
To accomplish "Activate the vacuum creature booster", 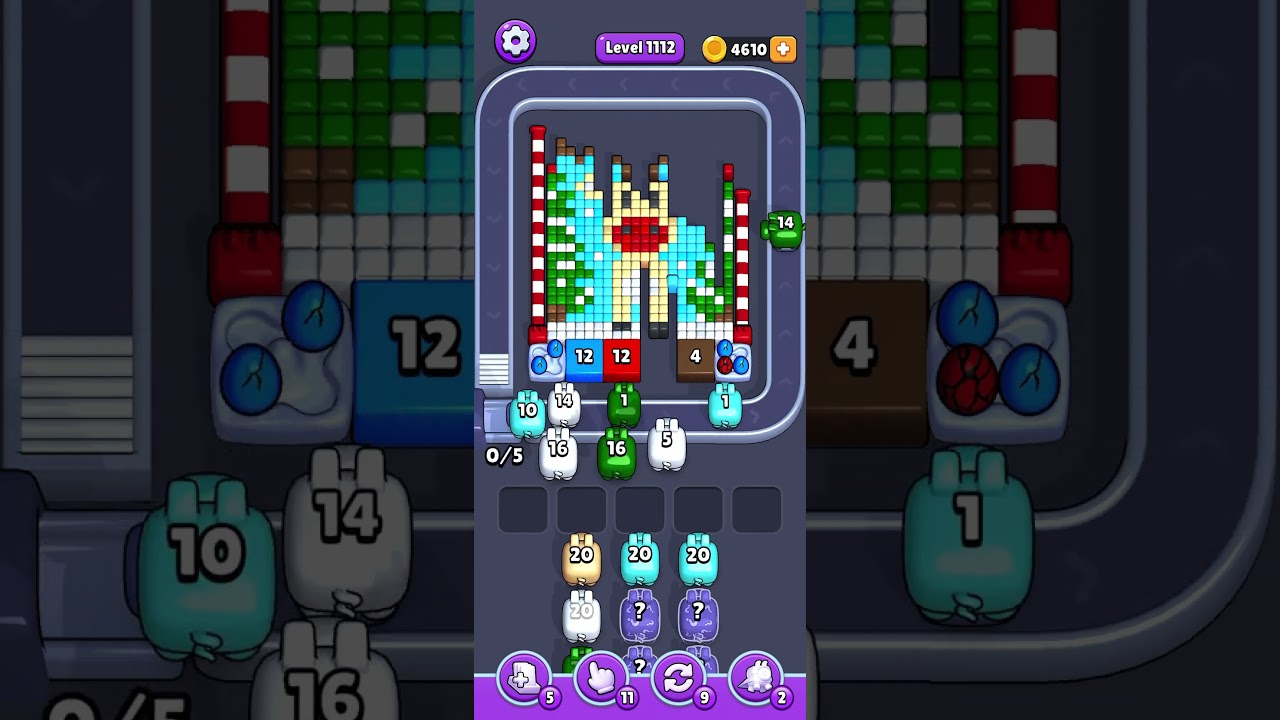I will (756, 678).
